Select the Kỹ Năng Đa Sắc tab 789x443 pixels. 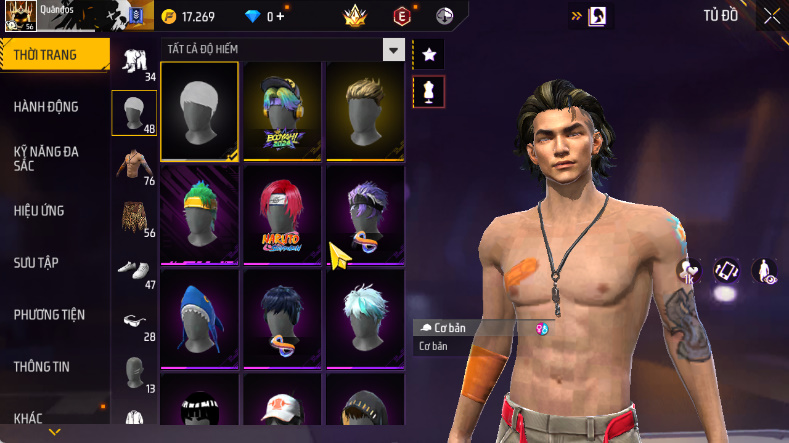click(x=47, y=158)
